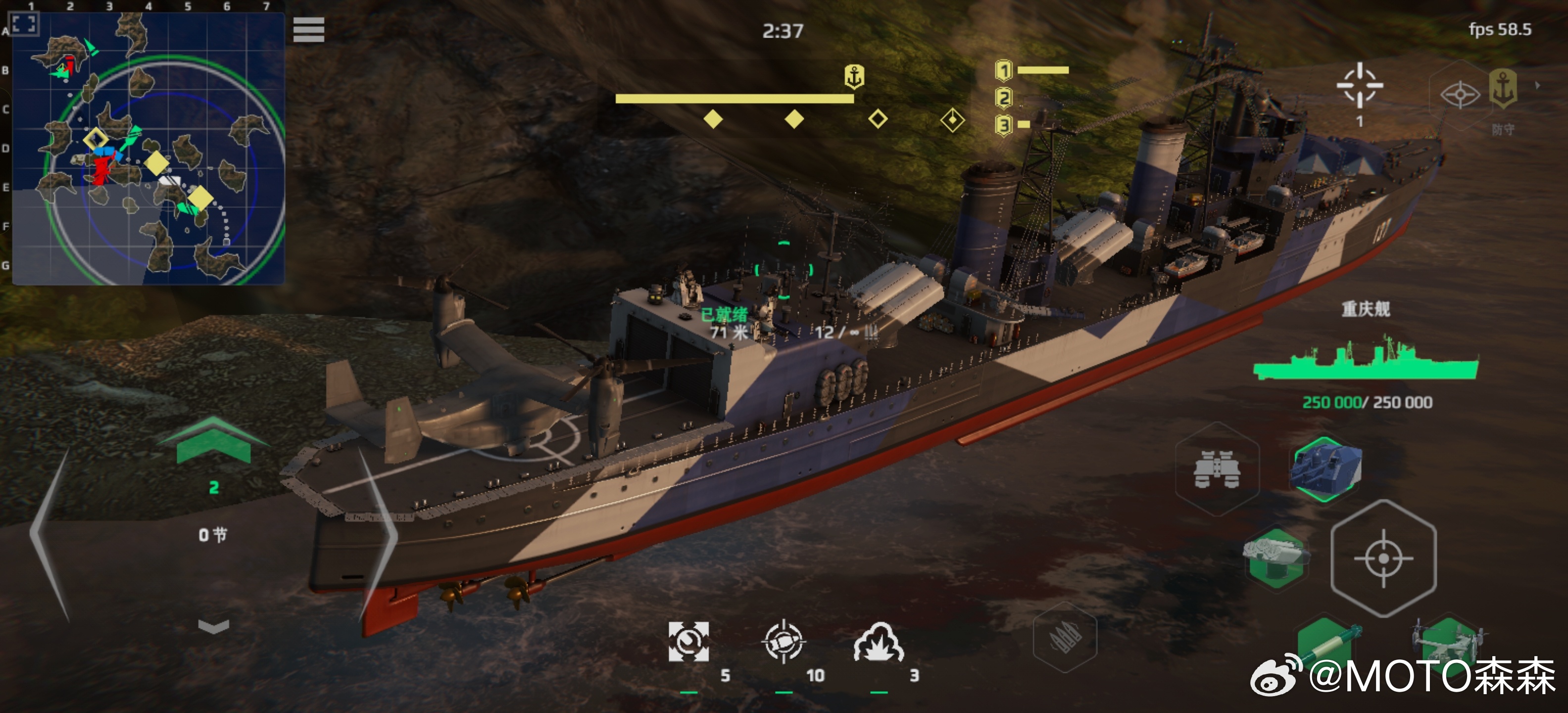
Task: Increase throttle with the green up arrow
Action: tap(213, 441)
